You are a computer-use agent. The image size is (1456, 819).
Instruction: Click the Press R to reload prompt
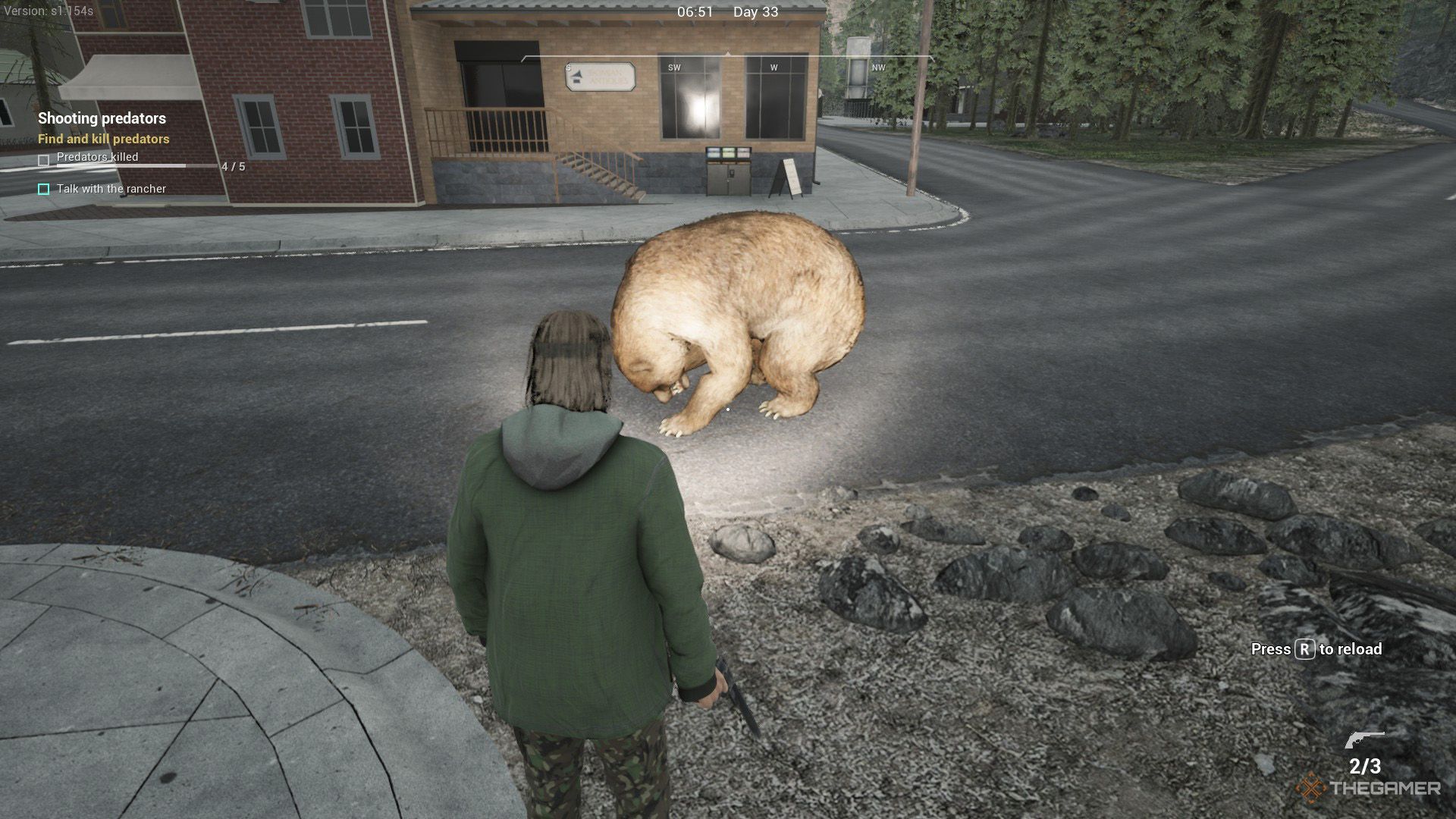pos(1316,650)
